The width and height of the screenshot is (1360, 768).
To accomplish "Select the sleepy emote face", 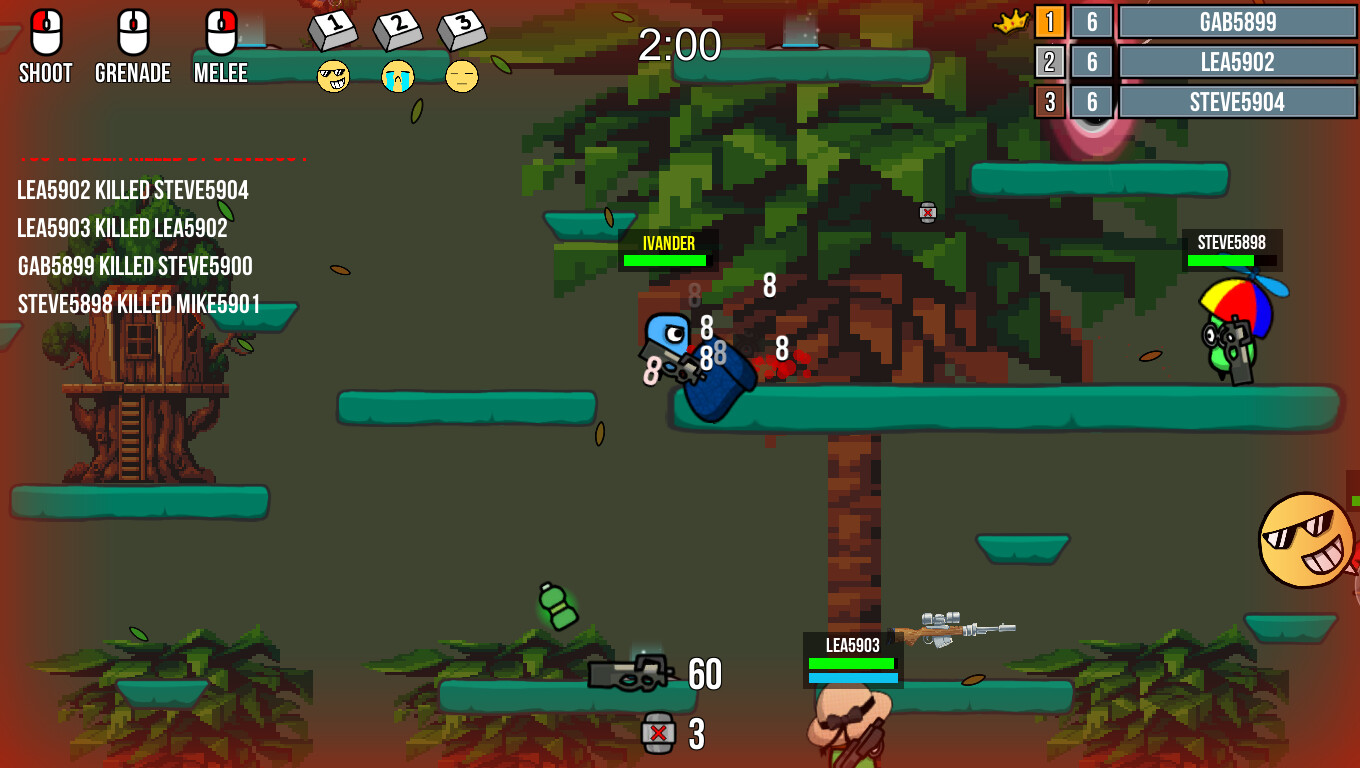I will [x=463, y=76].
